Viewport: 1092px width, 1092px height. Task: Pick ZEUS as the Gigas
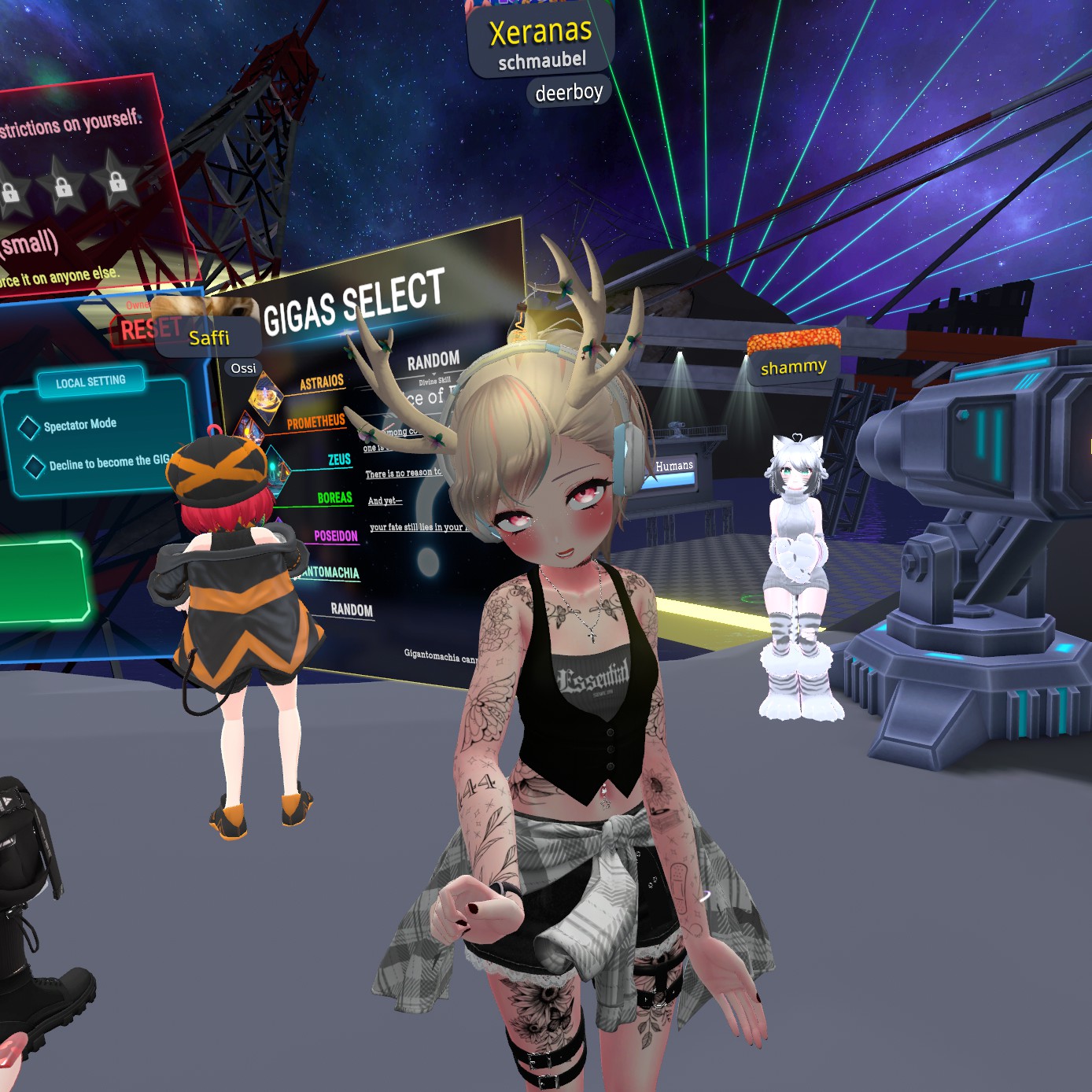(x=339, y=459)
